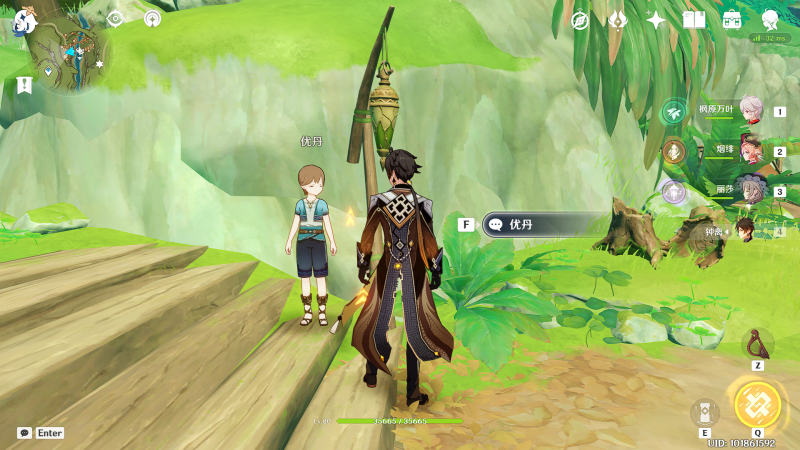Open the winged emblem icon in the top bar
Viewport: 800px width, 450px height.
coord(618,20)
